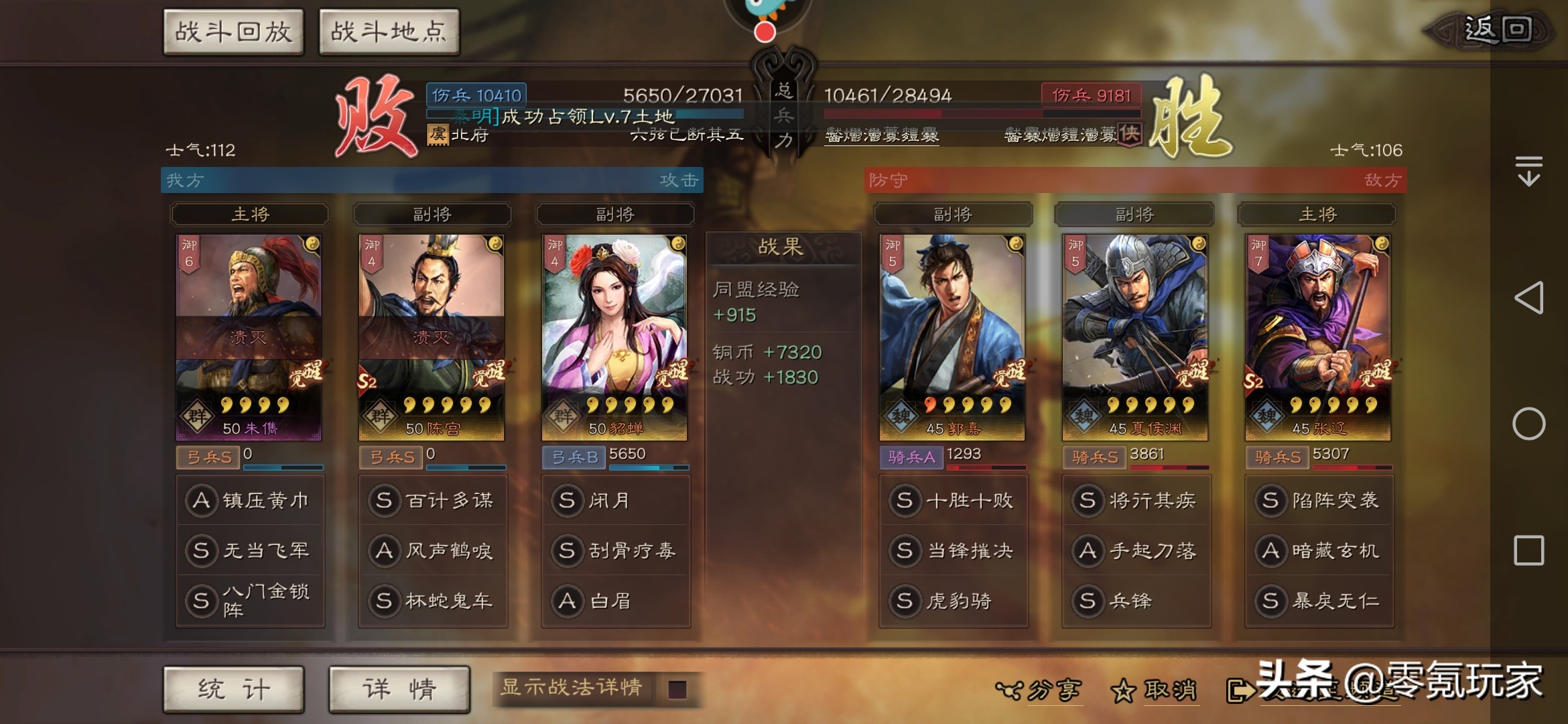Viewport: 1568px width, 724px height.
Task: Click the 战斗回放 replay button
Action: click(x=233, y=29)
